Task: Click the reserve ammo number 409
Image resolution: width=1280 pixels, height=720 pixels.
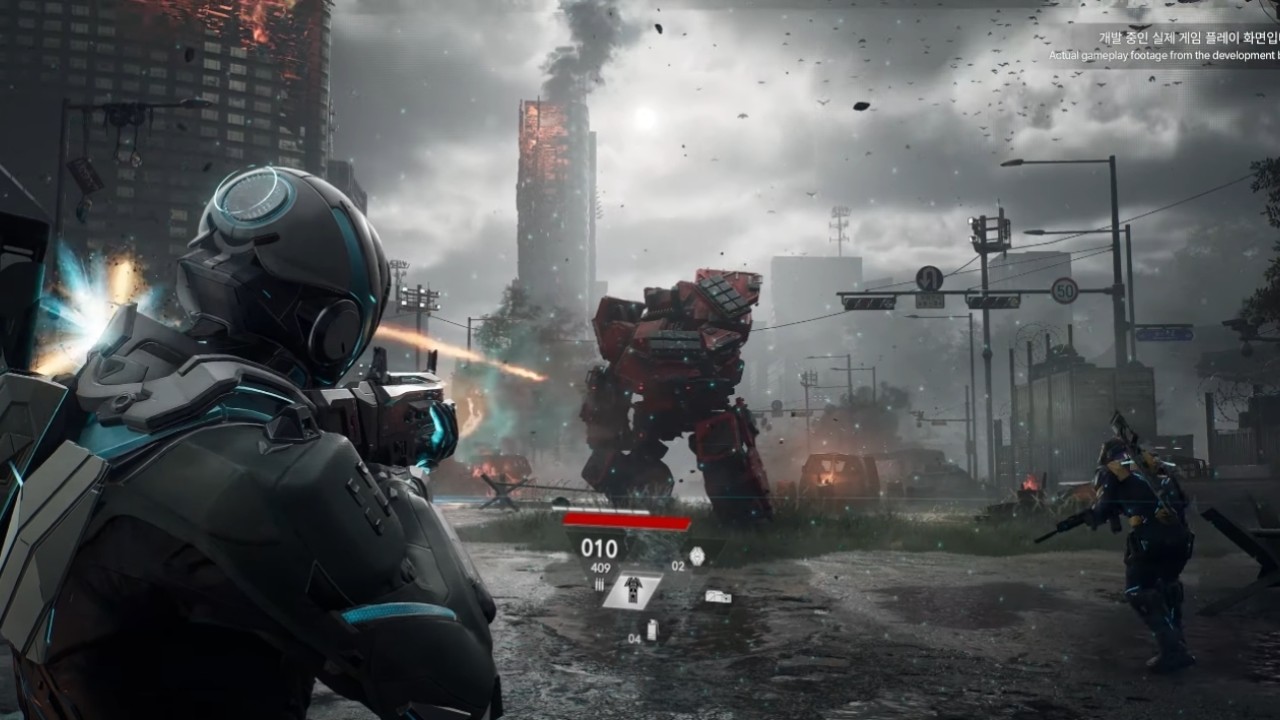Action: point(600,567)
